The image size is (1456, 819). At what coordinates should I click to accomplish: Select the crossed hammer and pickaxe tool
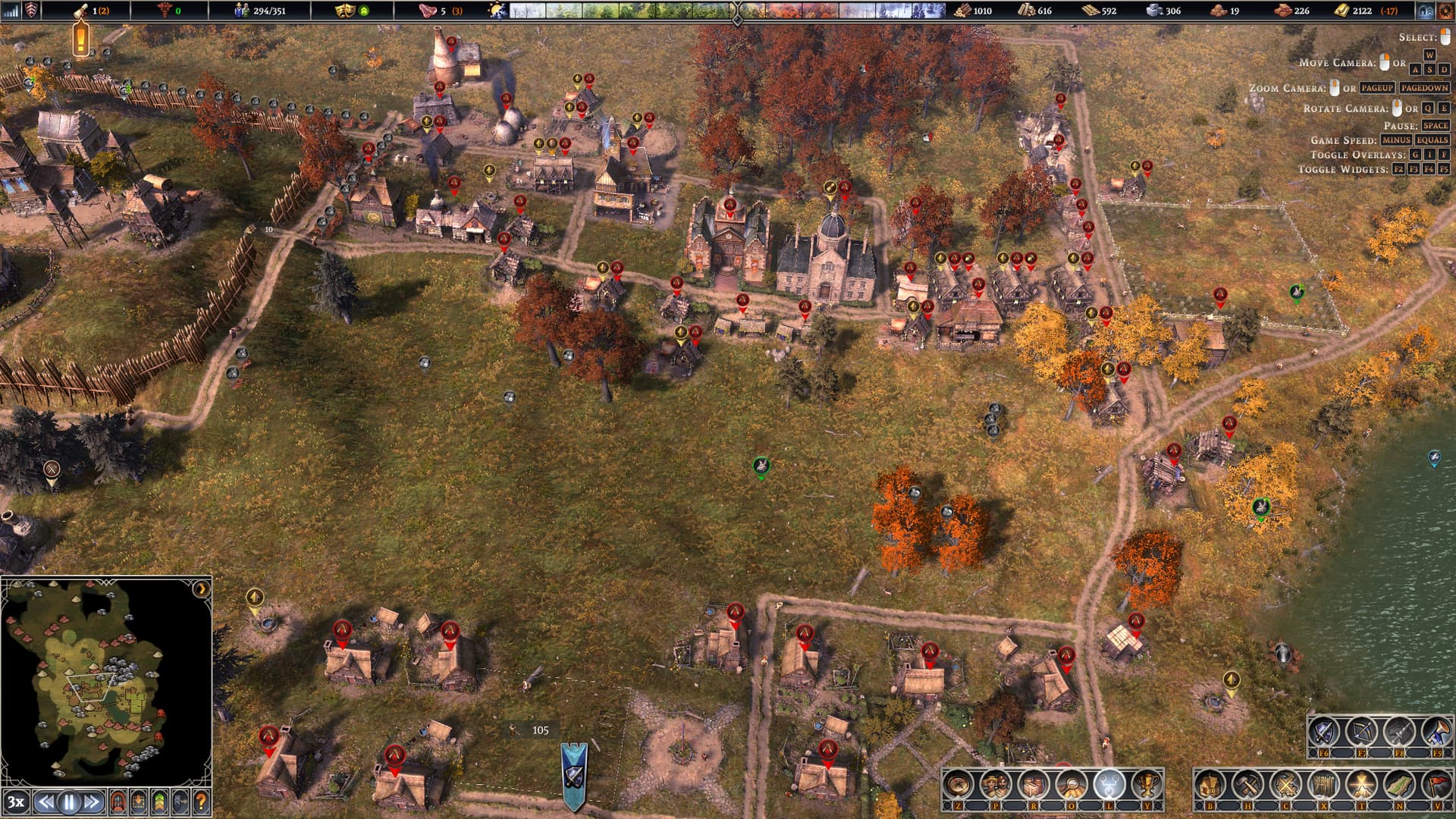pos(1247,786)
